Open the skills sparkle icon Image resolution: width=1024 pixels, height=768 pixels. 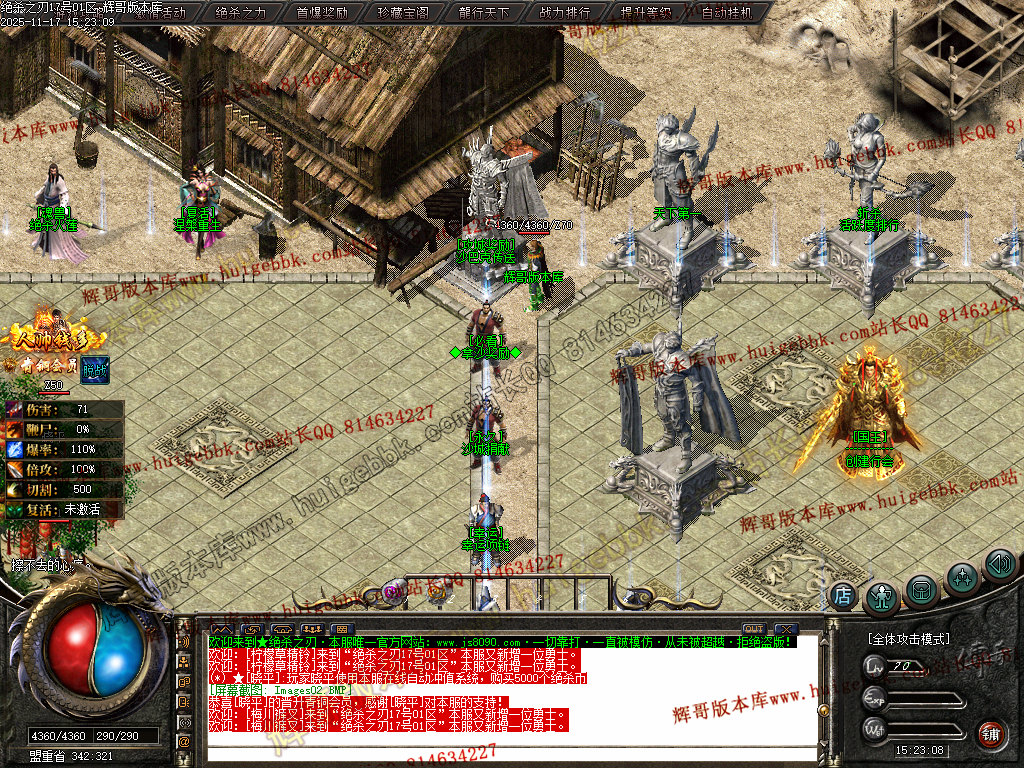click(962, 577)
